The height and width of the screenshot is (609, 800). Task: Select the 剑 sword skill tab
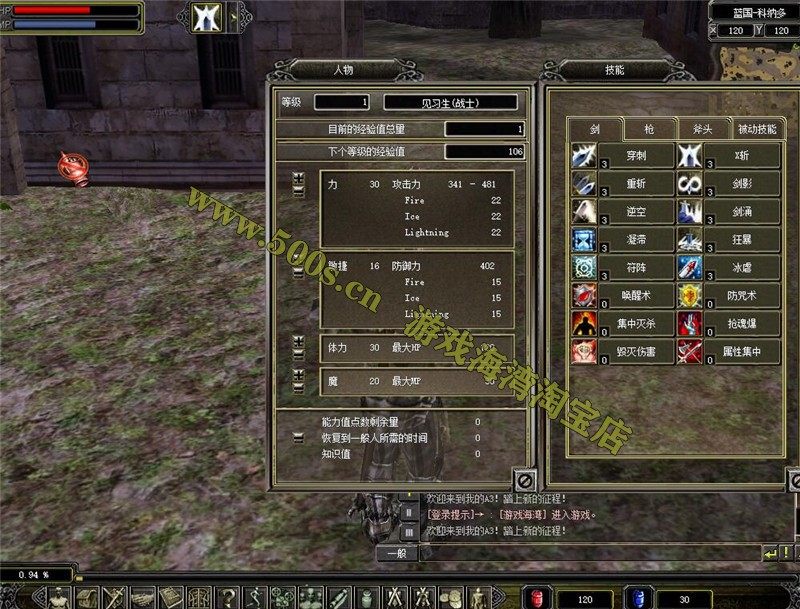pos(595,129)
